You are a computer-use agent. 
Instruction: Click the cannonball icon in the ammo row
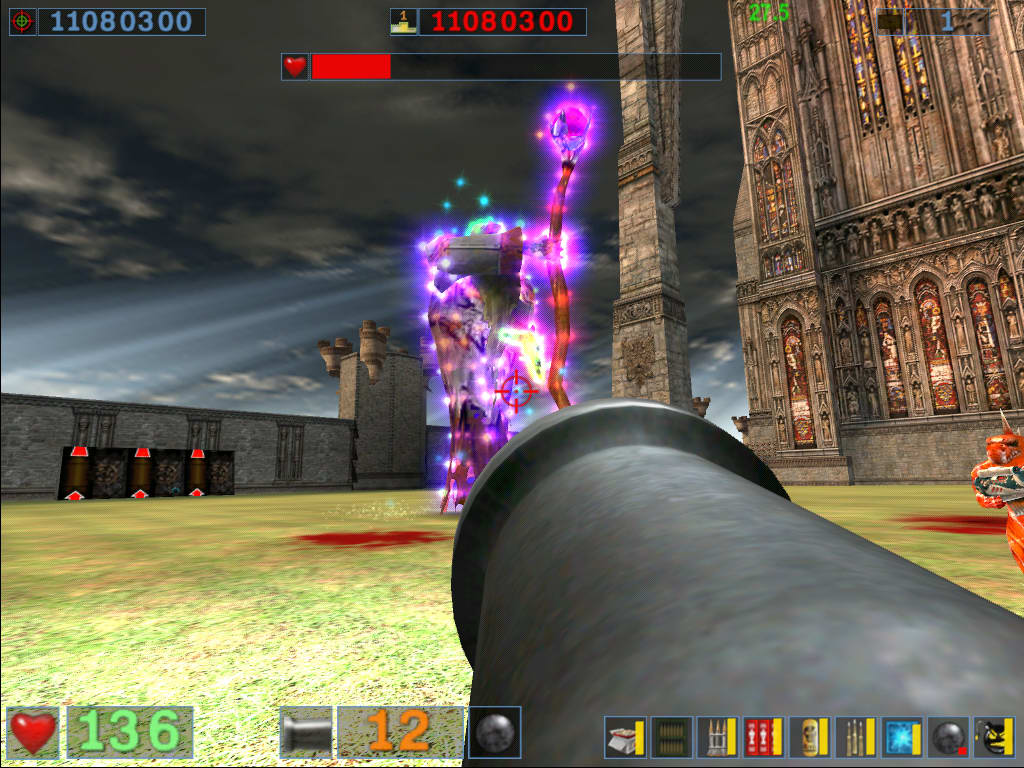tap(947, 738)
